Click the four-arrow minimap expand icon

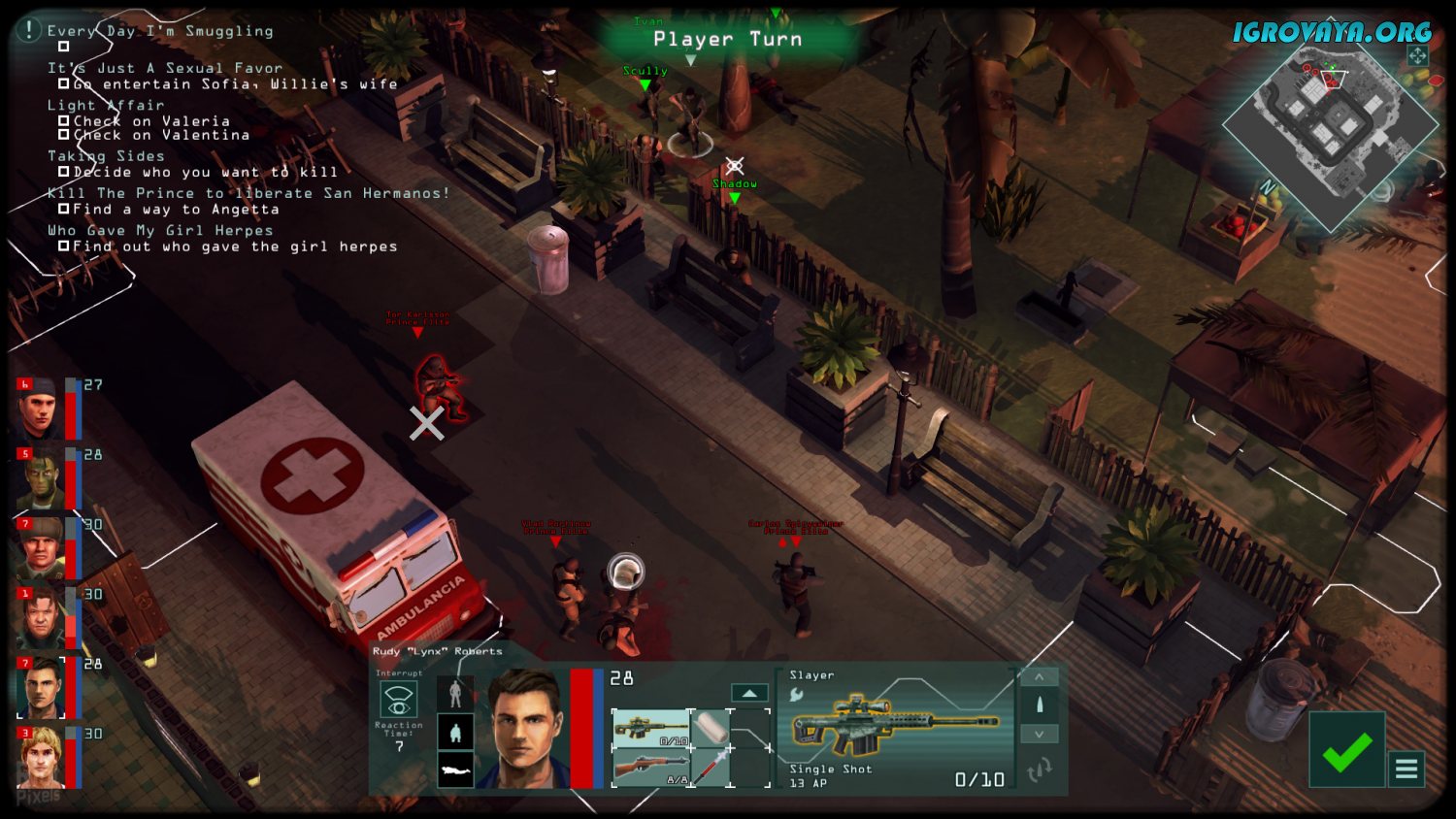coord(1417,55)
